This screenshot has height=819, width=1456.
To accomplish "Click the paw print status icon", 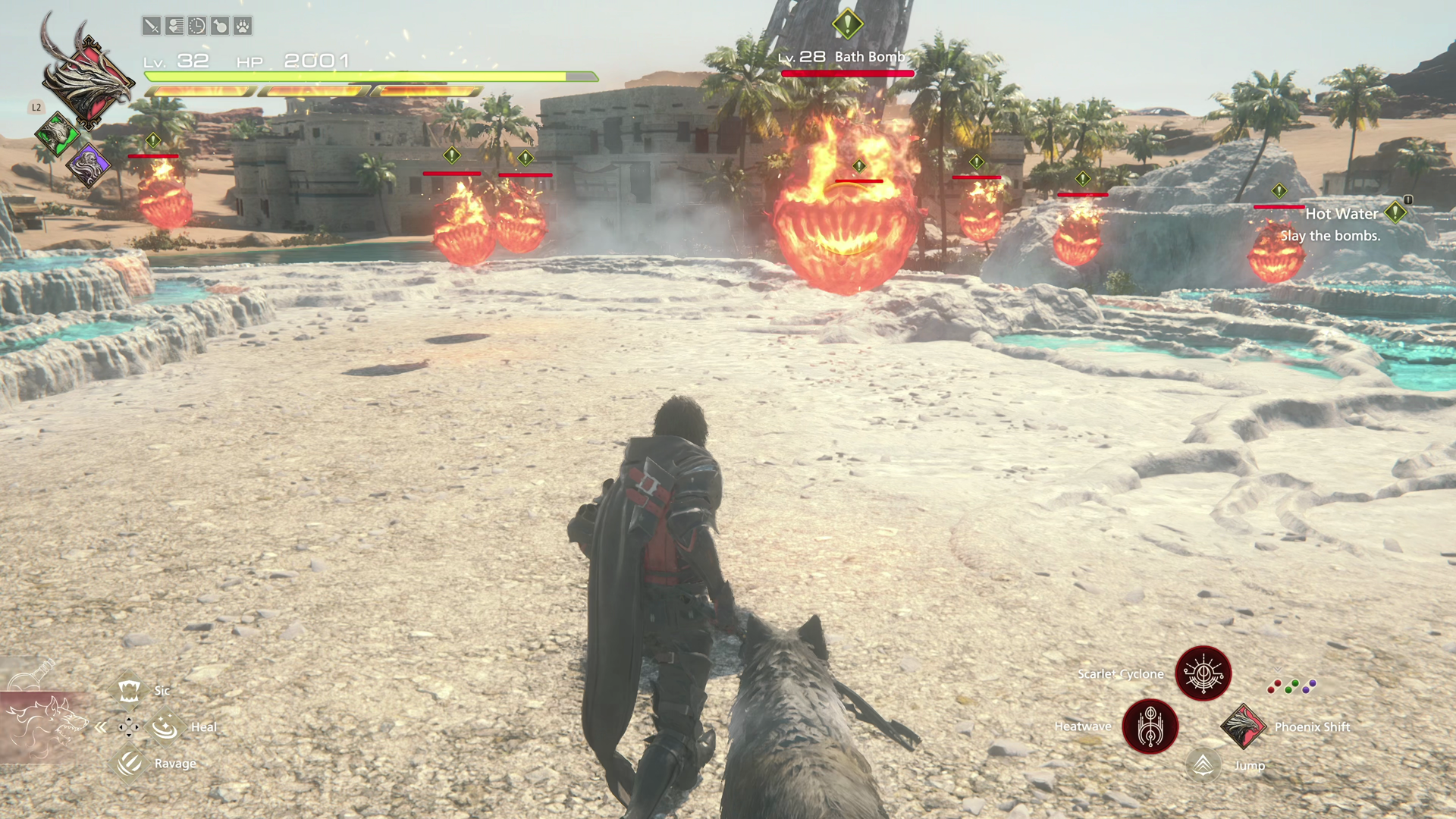I will point(243,27).
